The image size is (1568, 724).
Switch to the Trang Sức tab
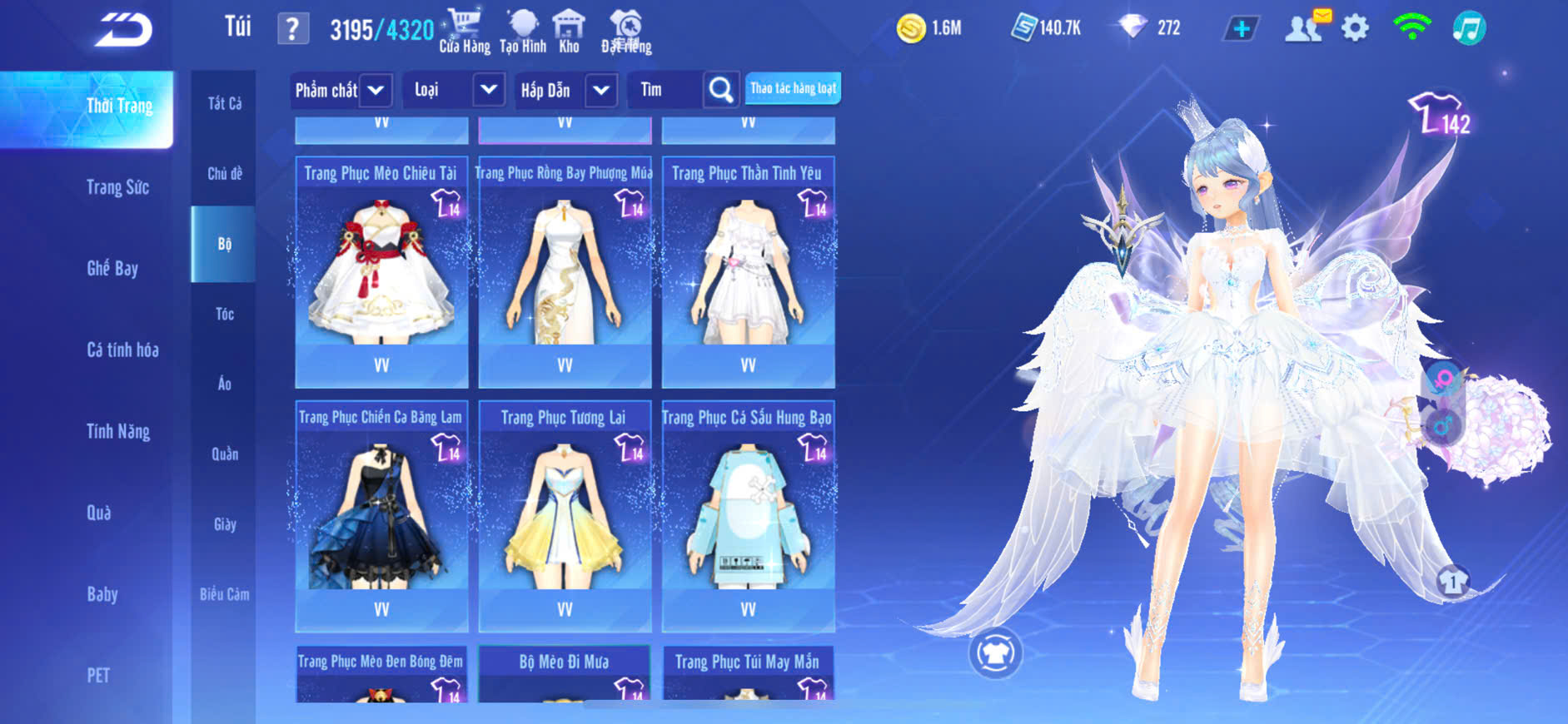coord(117,187)
